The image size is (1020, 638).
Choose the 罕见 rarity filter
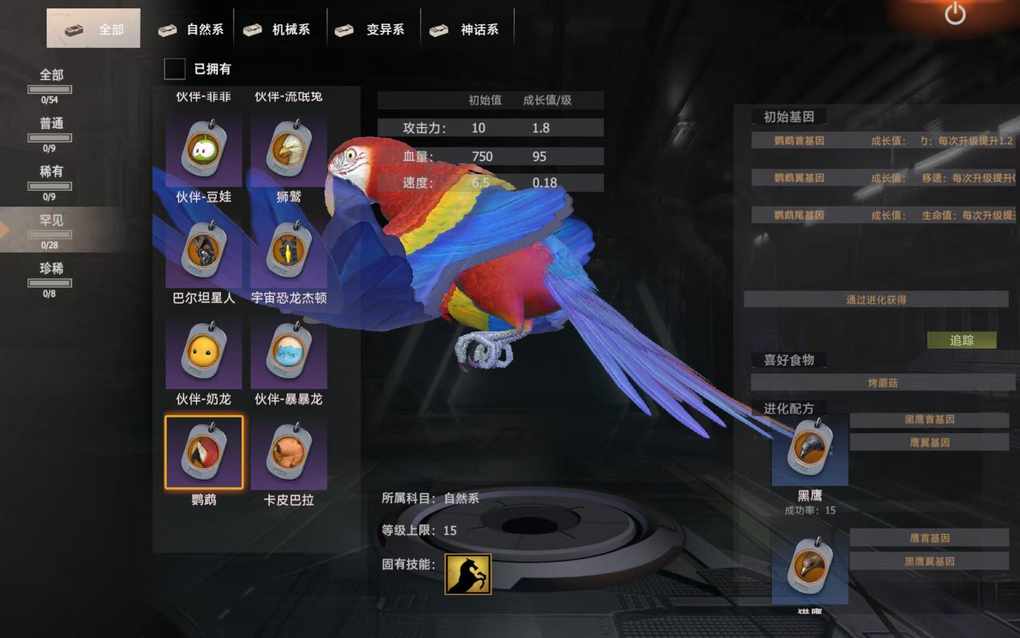[x=51, y=225]
